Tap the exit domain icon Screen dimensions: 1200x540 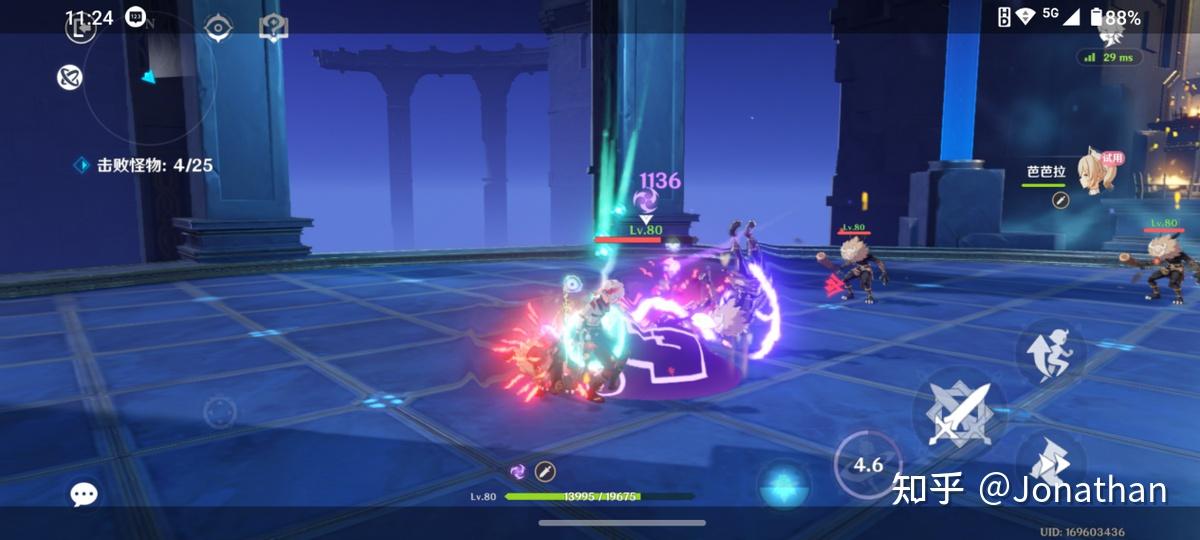pos(80,29)
